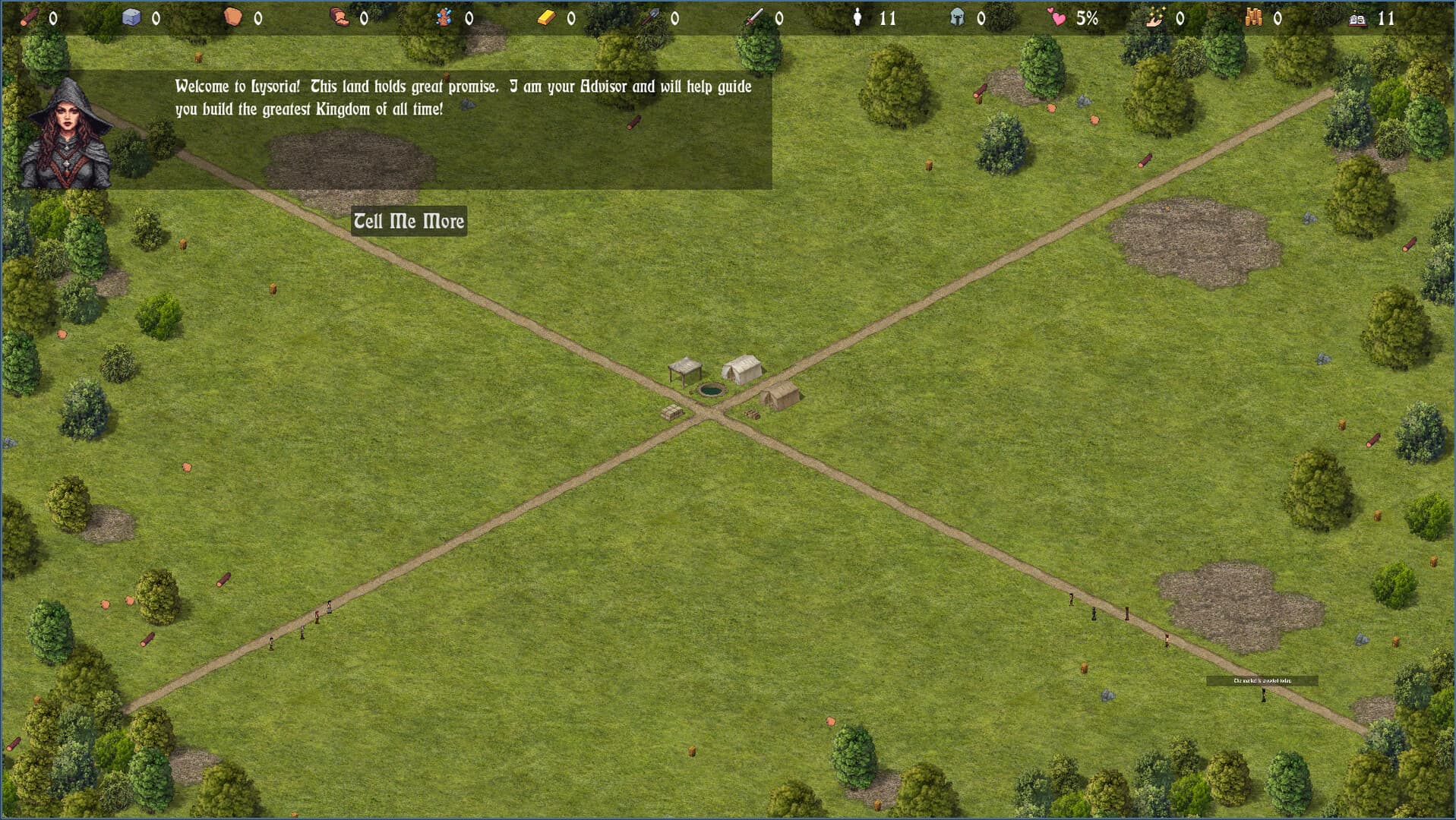Click the shovel tool icon
1456x820 pixels.
click(x=652, y=17)
